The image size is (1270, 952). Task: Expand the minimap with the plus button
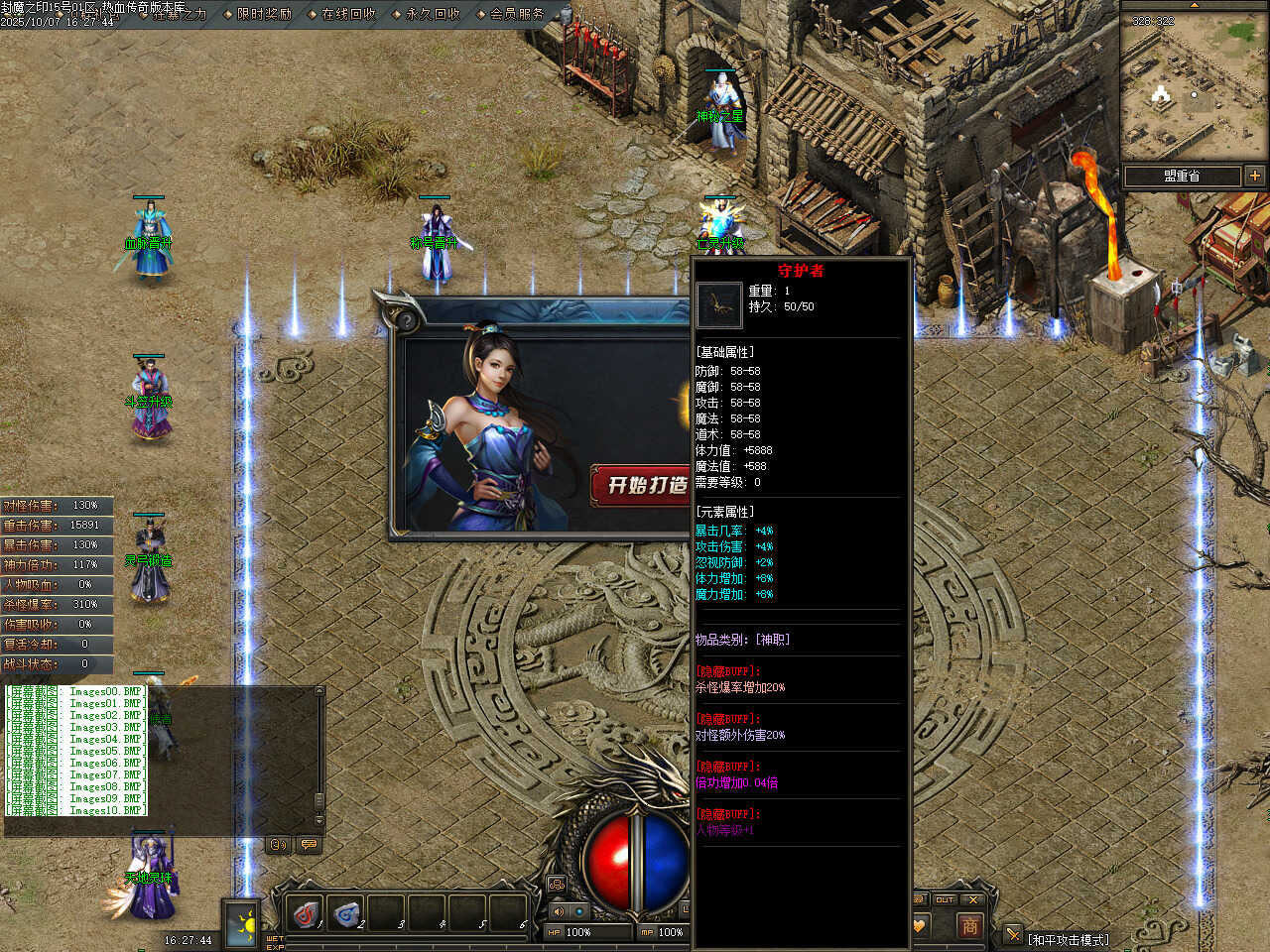click(x=1255, y=176)
